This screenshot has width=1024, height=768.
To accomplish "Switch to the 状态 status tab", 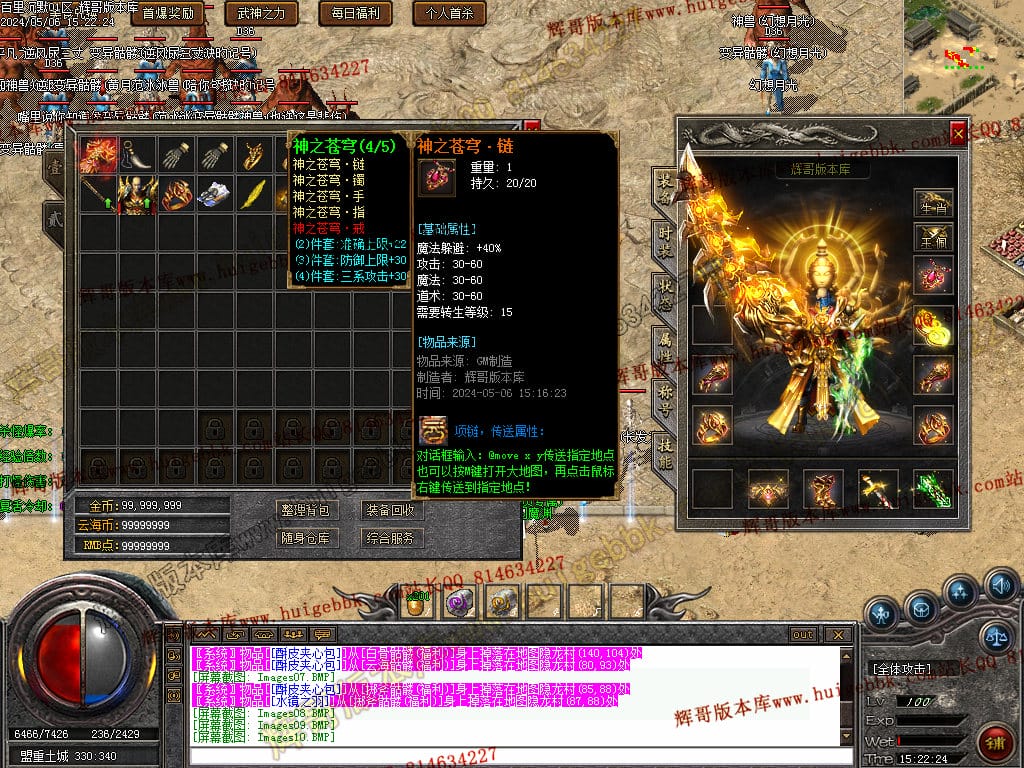I will pyautogui.click(x=665, y=290).
